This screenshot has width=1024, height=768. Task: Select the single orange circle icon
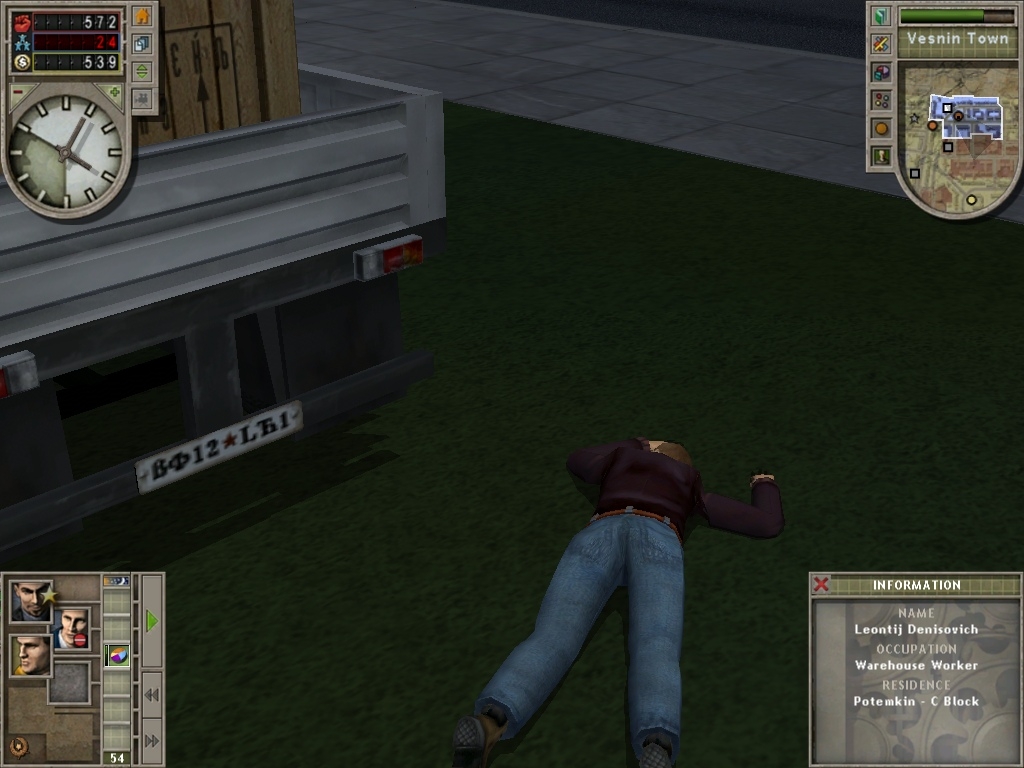tap(880, 128)
